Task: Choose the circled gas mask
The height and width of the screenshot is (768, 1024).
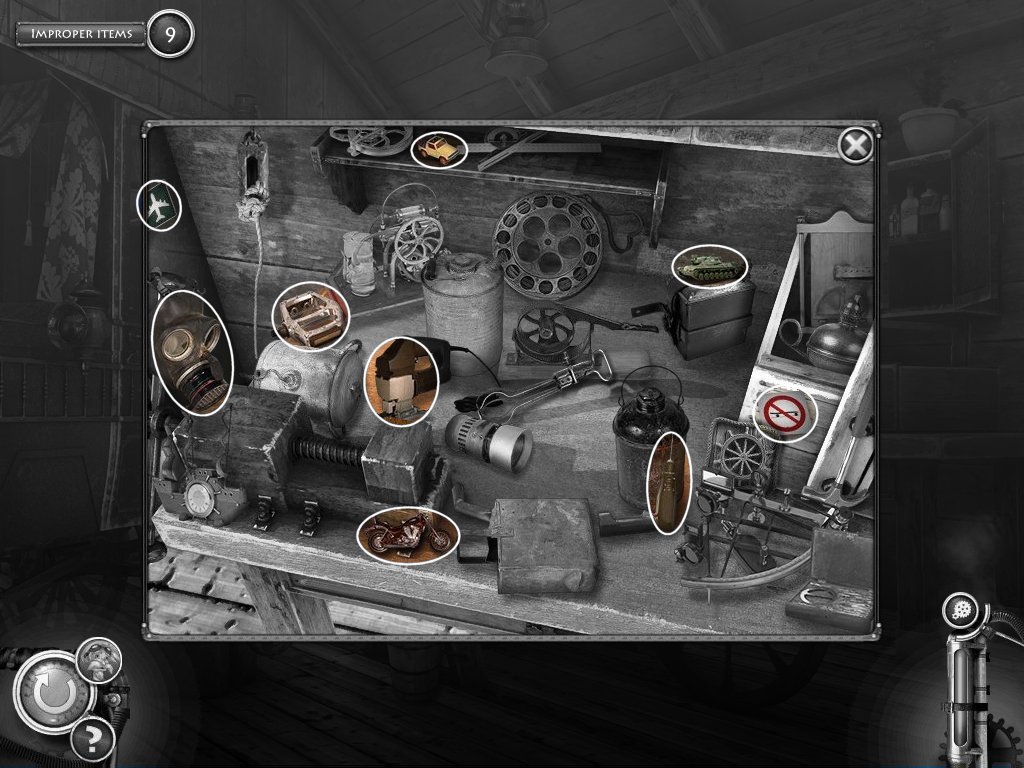Action: (x=192, y=351)
